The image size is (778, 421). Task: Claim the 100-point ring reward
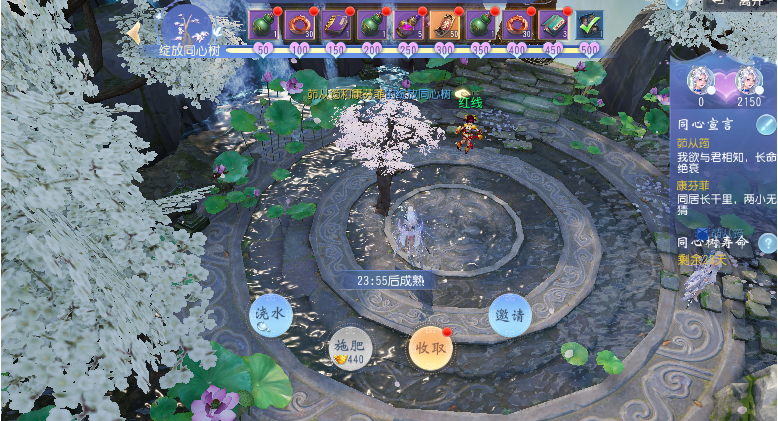pyautogui.click(x=300, y=24)
